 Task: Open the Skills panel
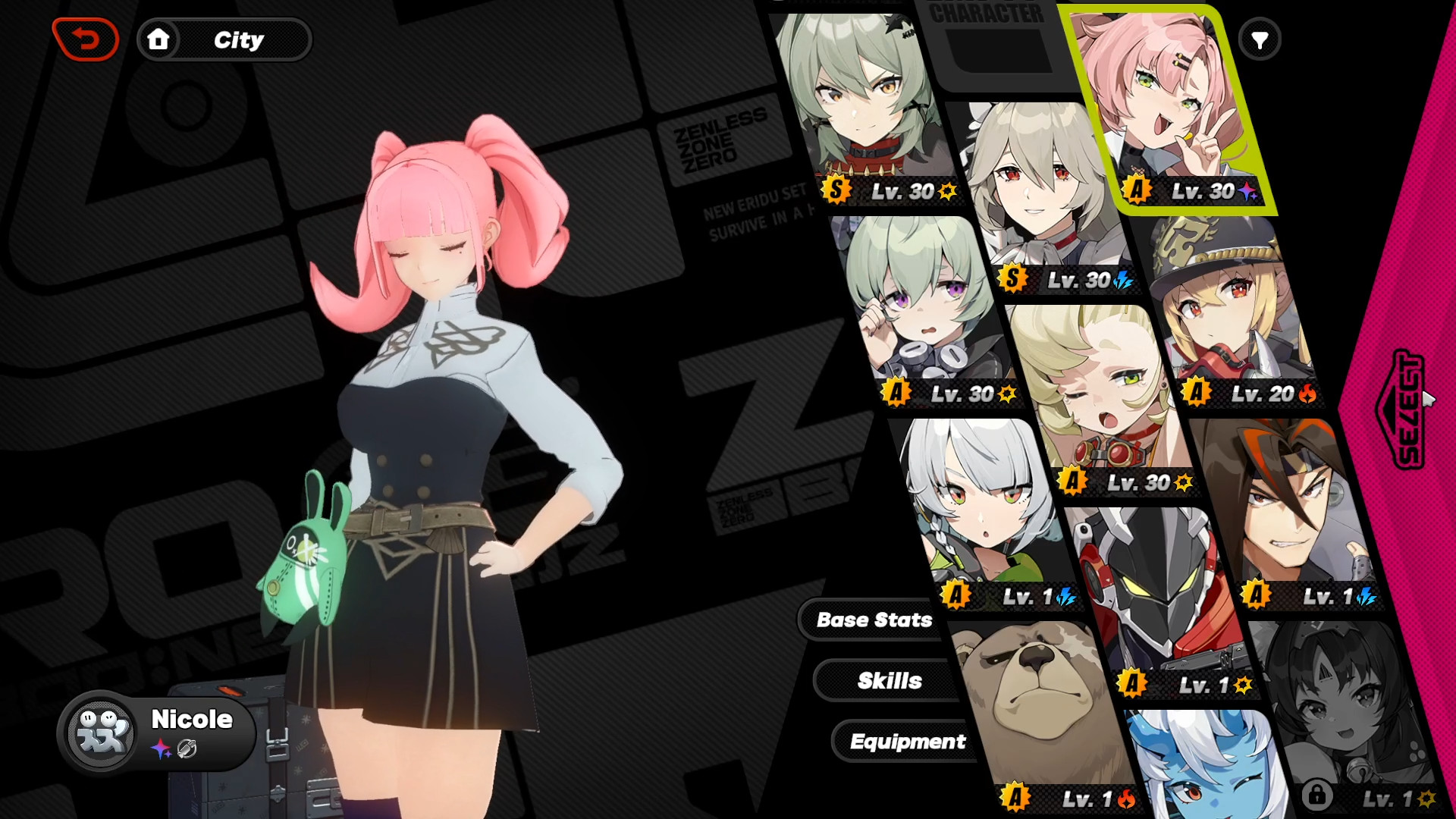pyautogui.click(x=889, y=680)
